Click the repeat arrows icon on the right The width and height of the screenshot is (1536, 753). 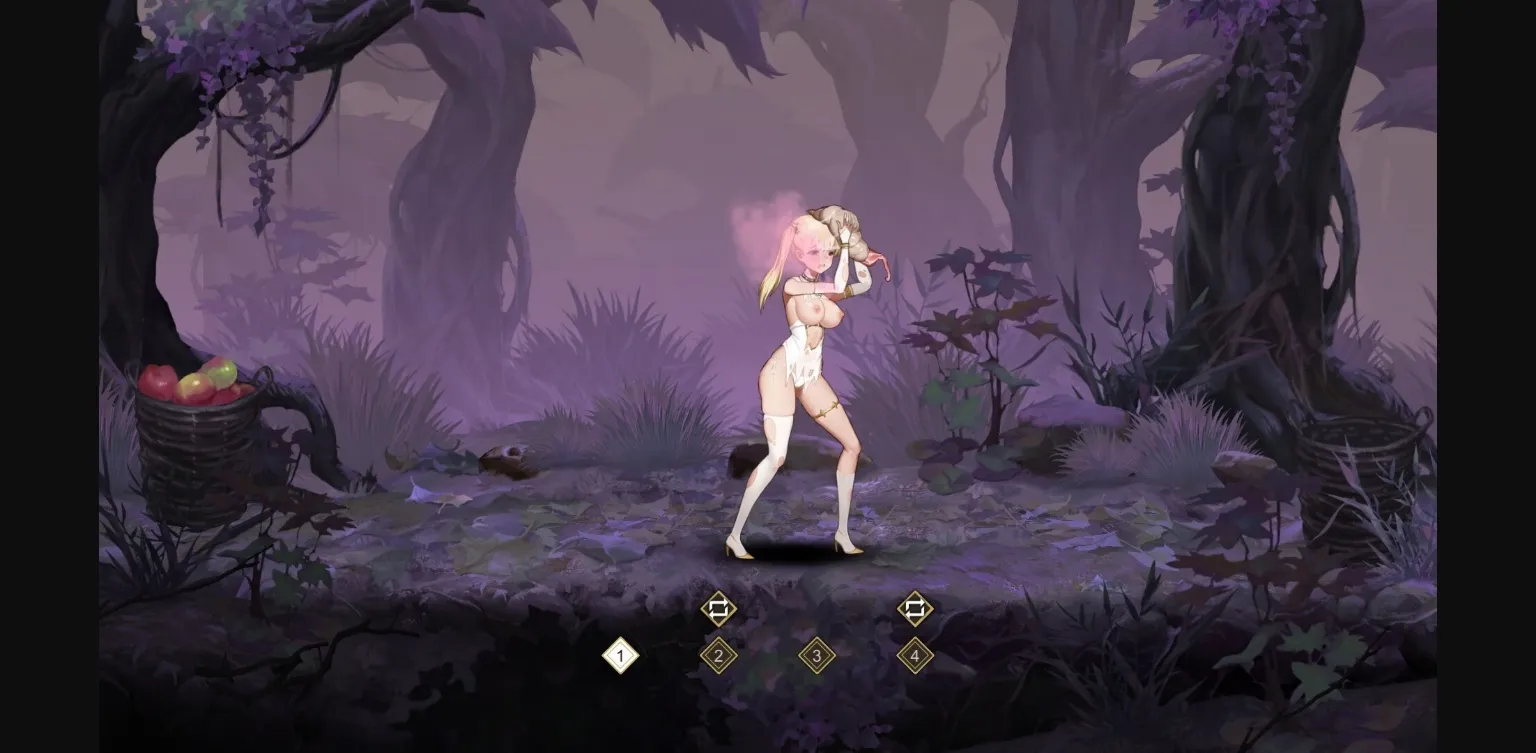pos(914,610)
